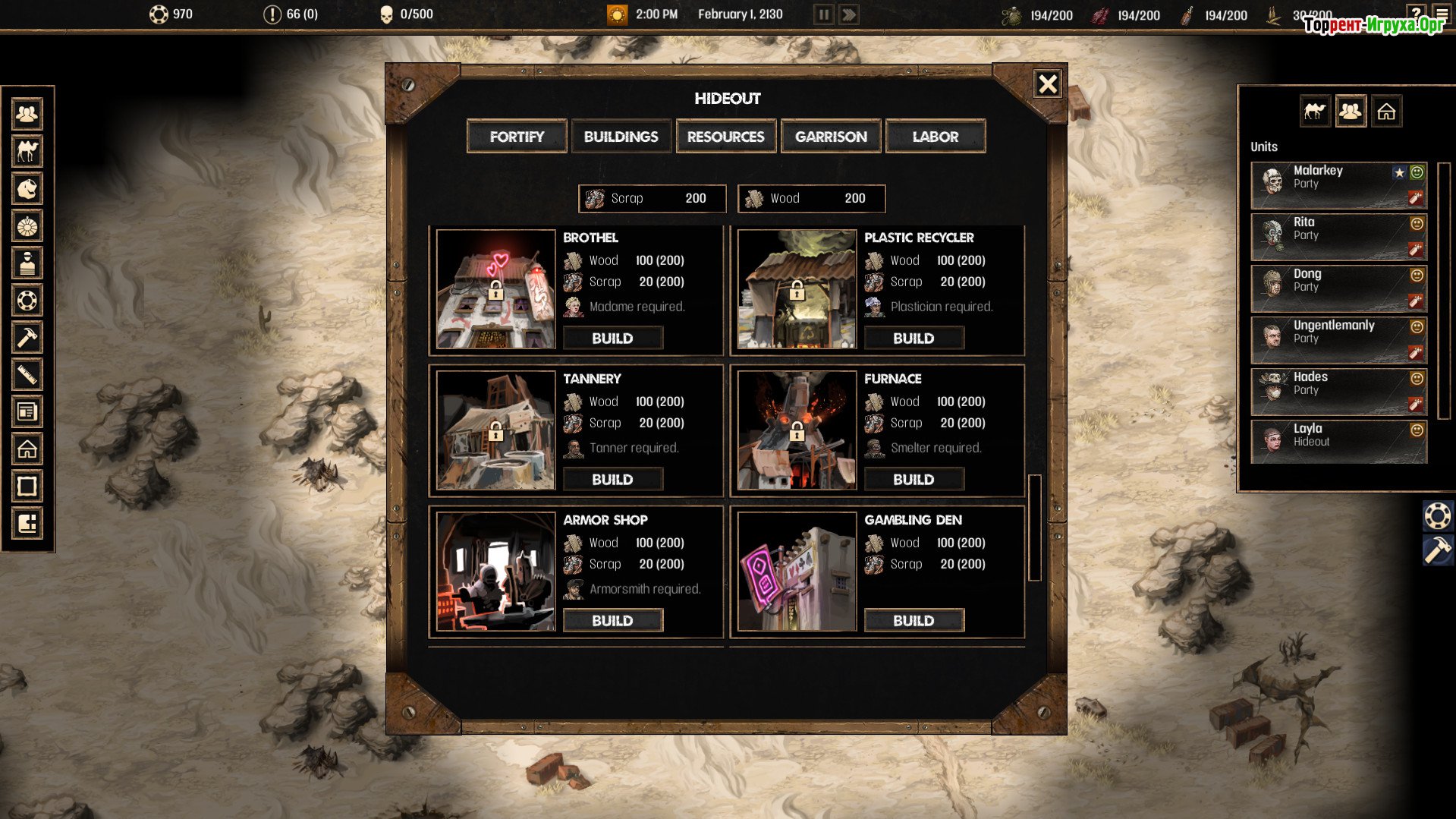1456x819 pixels.
Task: Switch to the Labor tab
Action: click(x=936, y=137)
